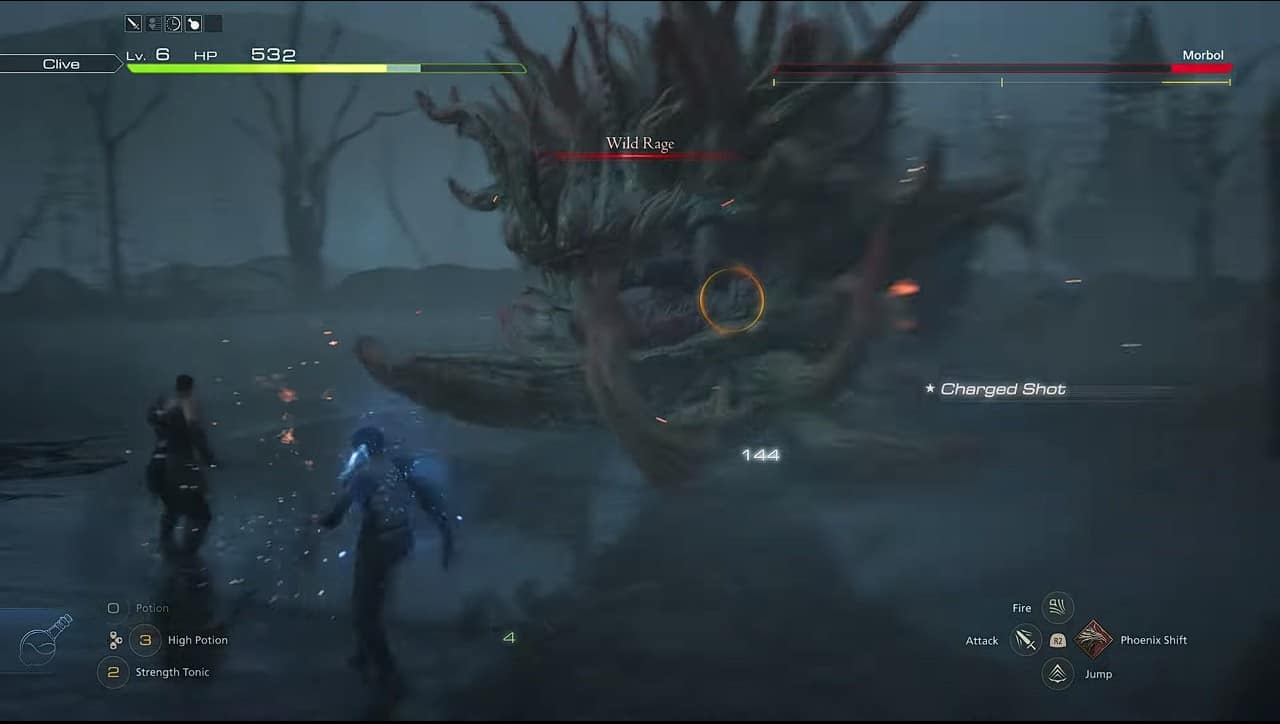
Task: Click the High Potion label
Action: click(197, 640)
